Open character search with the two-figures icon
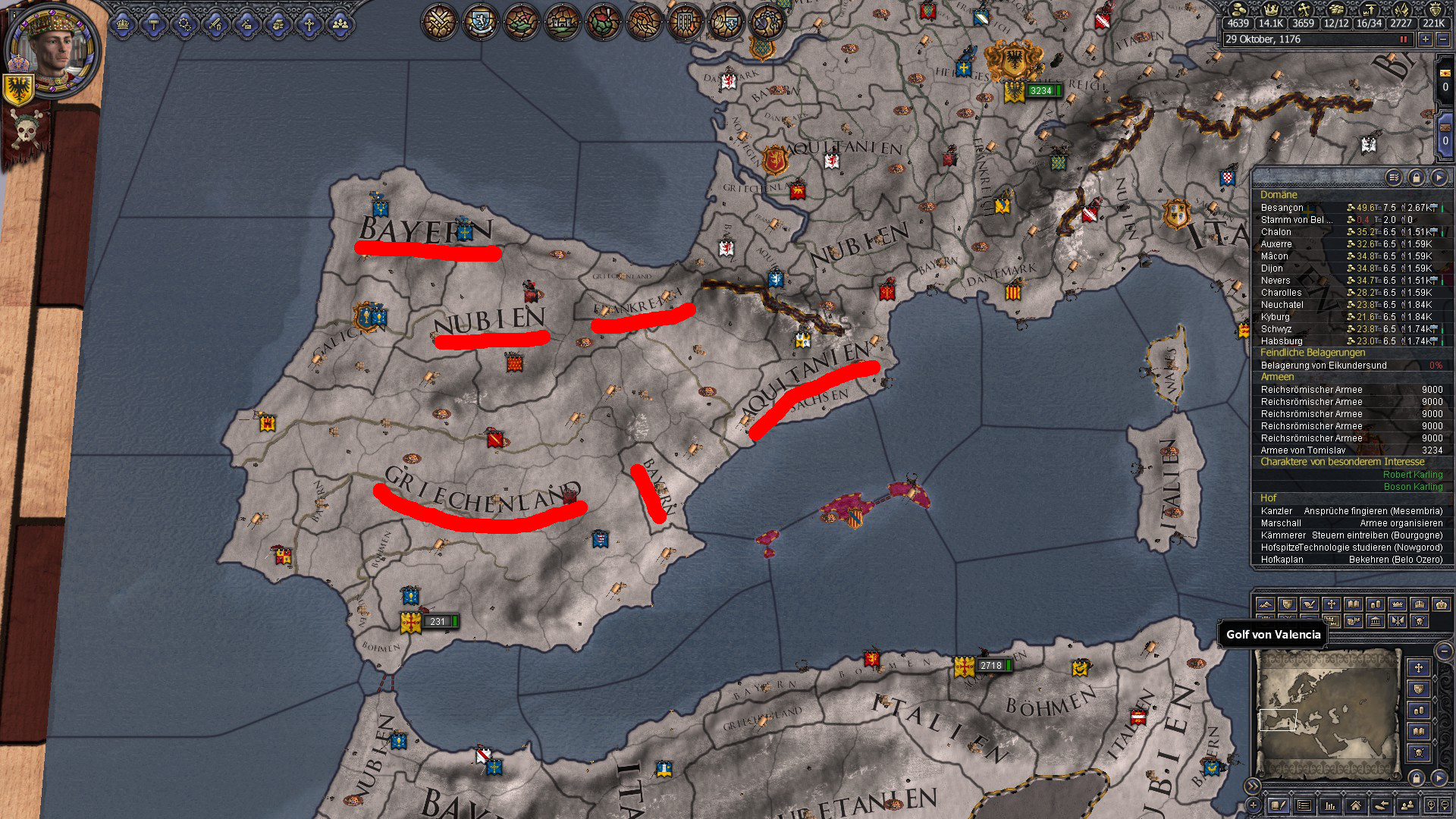This screenshot has height=819, width=1456. (1407, 806)
